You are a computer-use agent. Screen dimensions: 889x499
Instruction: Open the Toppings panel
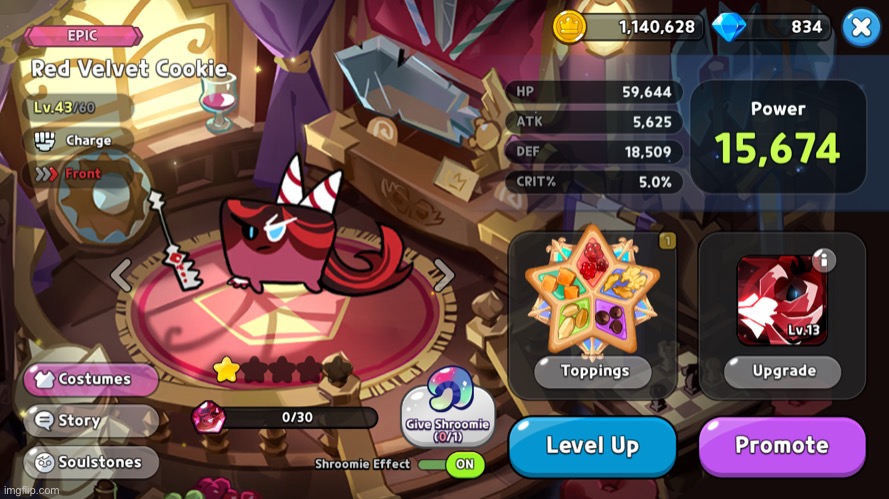click(593, 371)
